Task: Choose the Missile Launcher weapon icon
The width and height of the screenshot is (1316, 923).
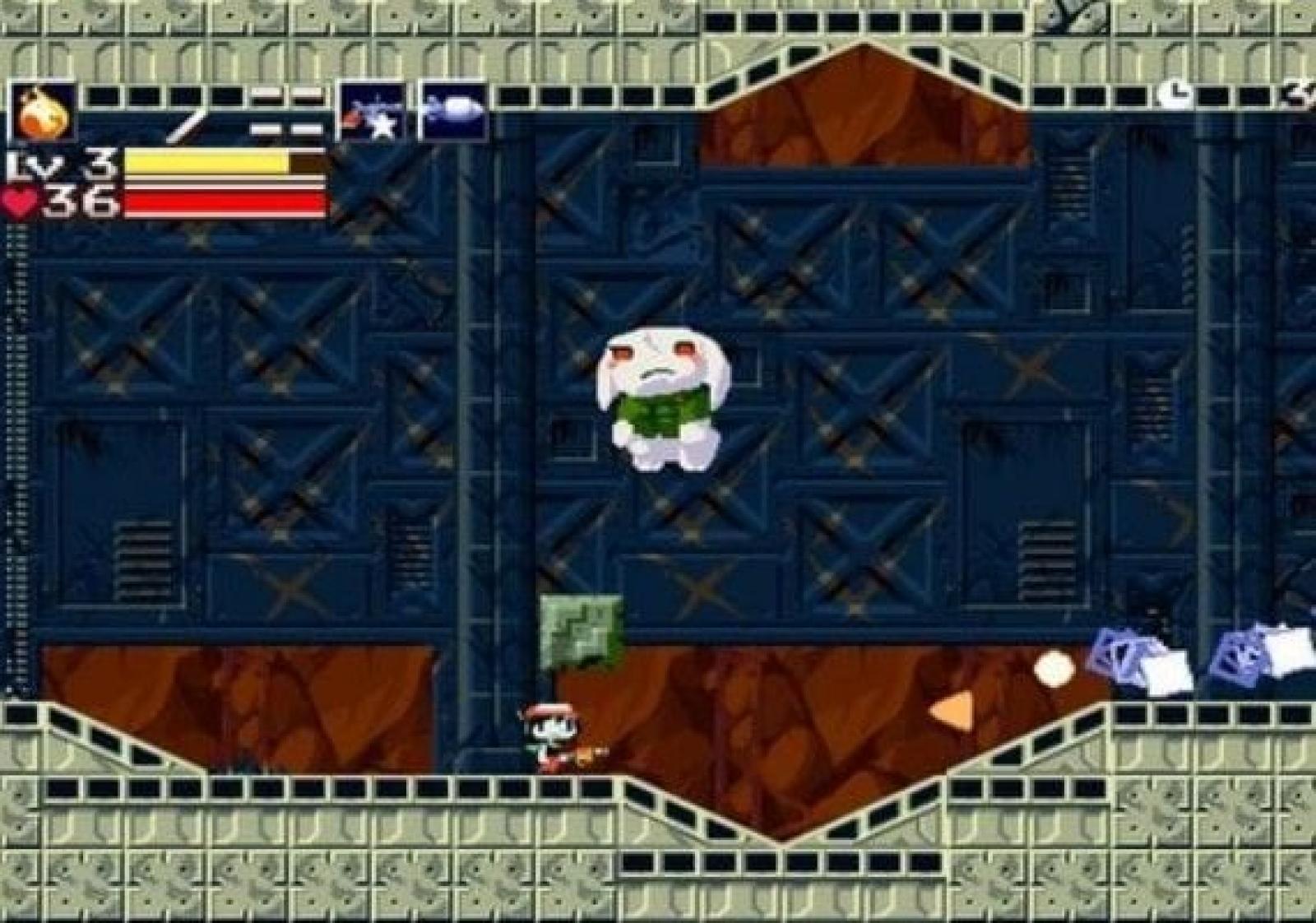Action: (x=453, y=111)
